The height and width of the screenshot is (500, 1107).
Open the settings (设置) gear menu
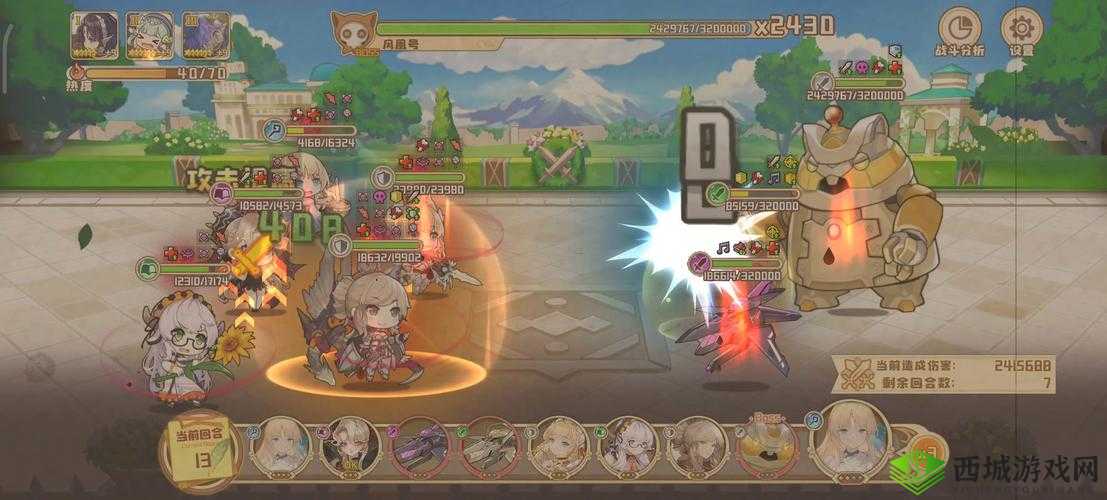click(x=1021, y=31)
